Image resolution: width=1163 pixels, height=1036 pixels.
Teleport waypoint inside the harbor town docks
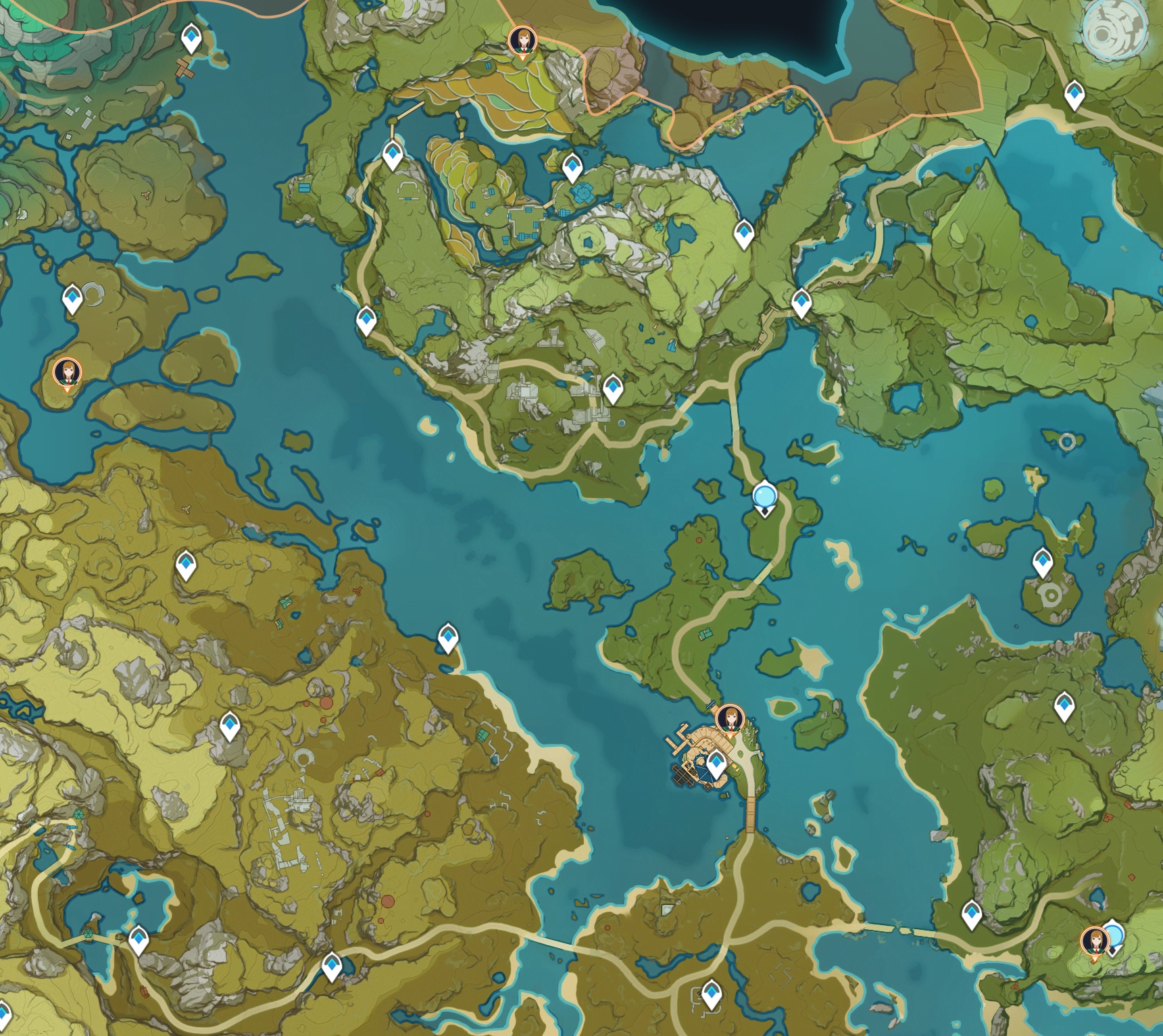pyautogui.click(x=716, y=764)
